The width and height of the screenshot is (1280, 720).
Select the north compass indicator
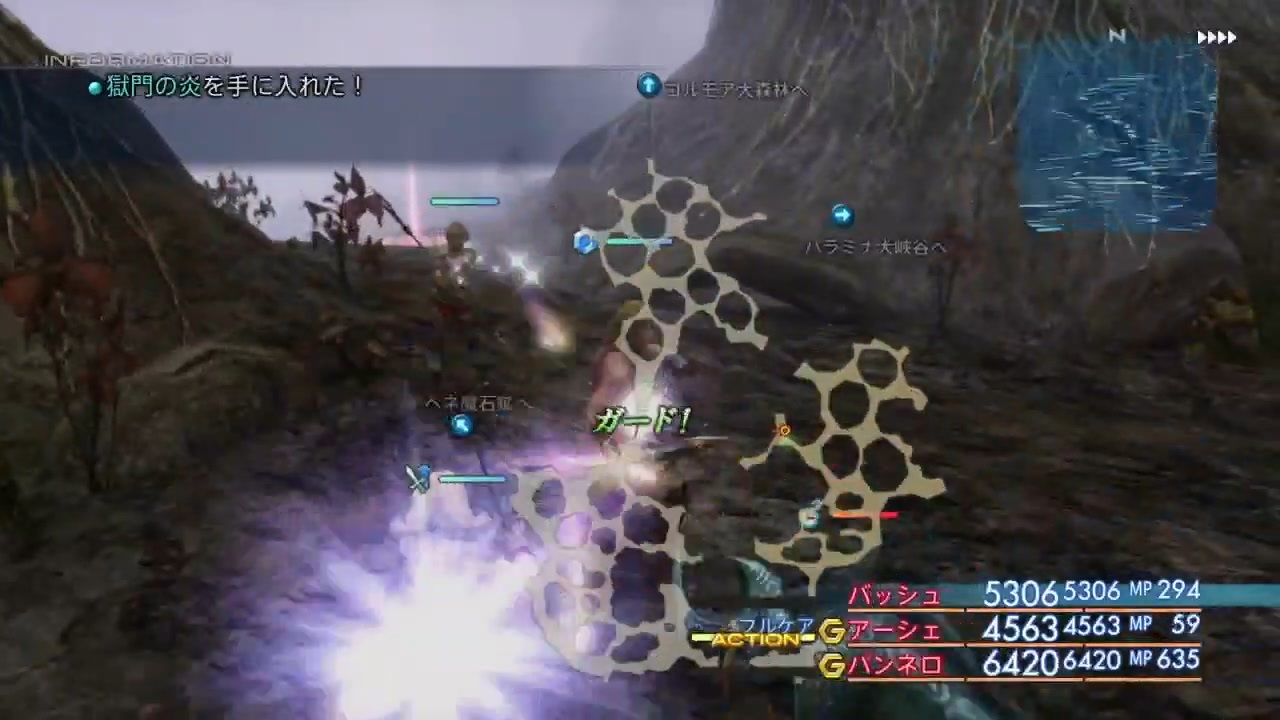[1117, 36]
